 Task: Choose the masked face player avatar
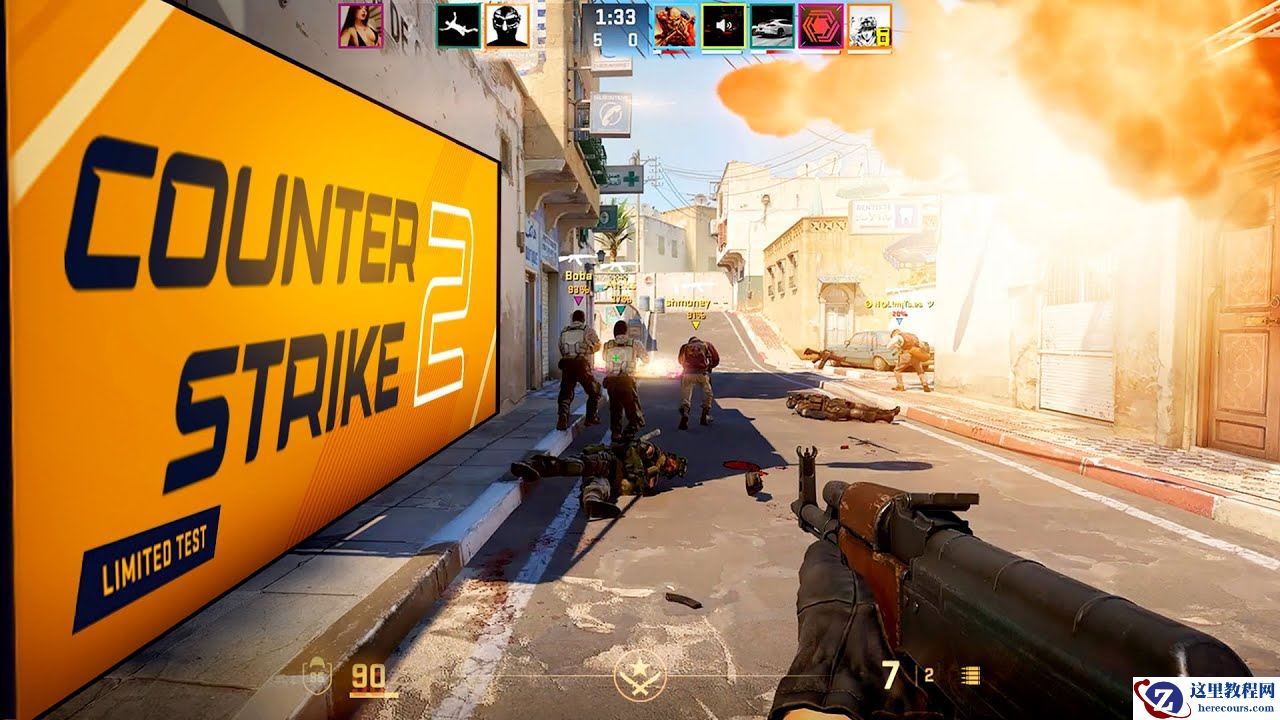(507, 25)
